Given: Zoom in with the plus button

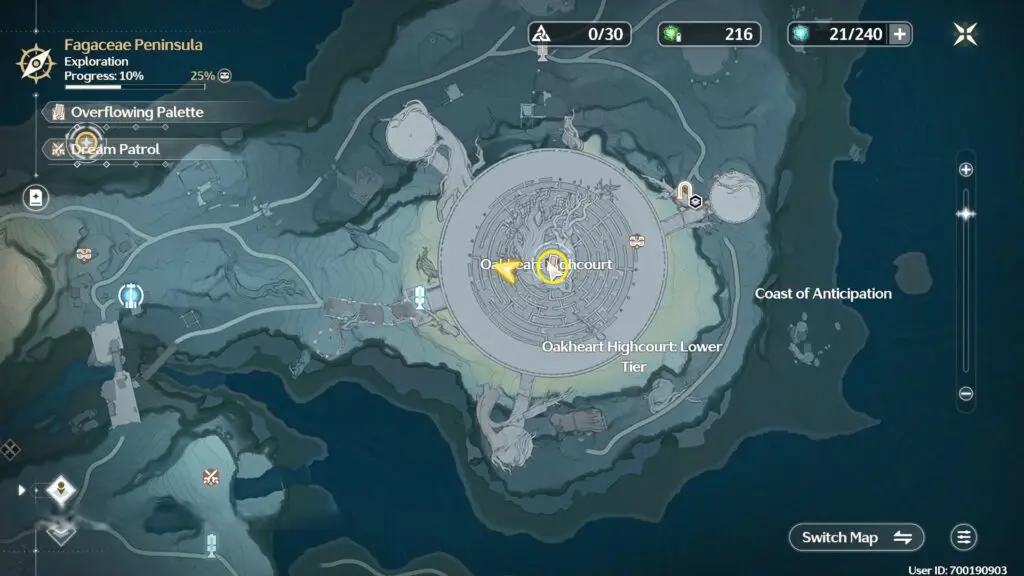Looking at the screenshot, I should click(966, 170).
